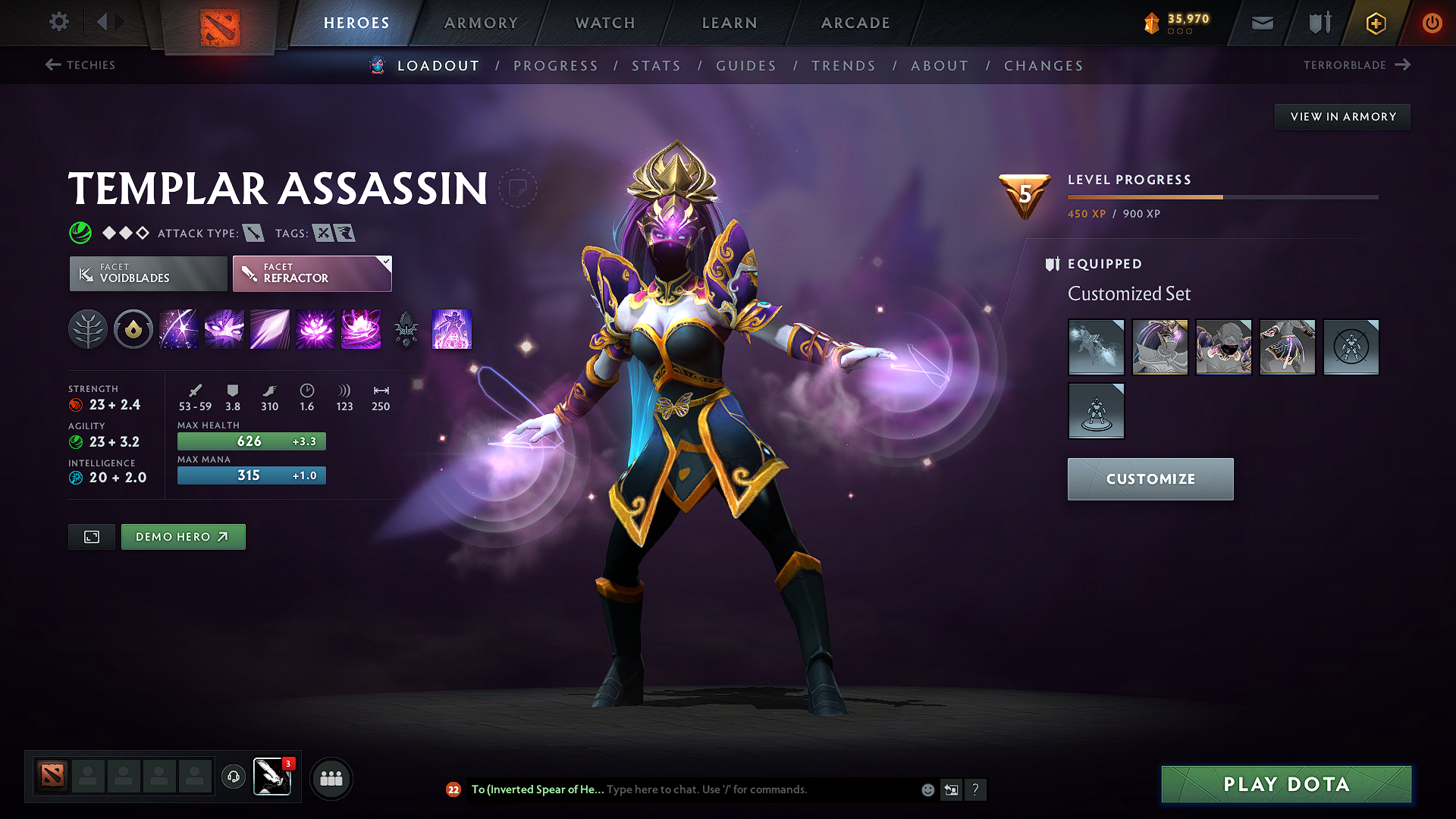Select the Refraction ability icon

[x=178, y=329]
